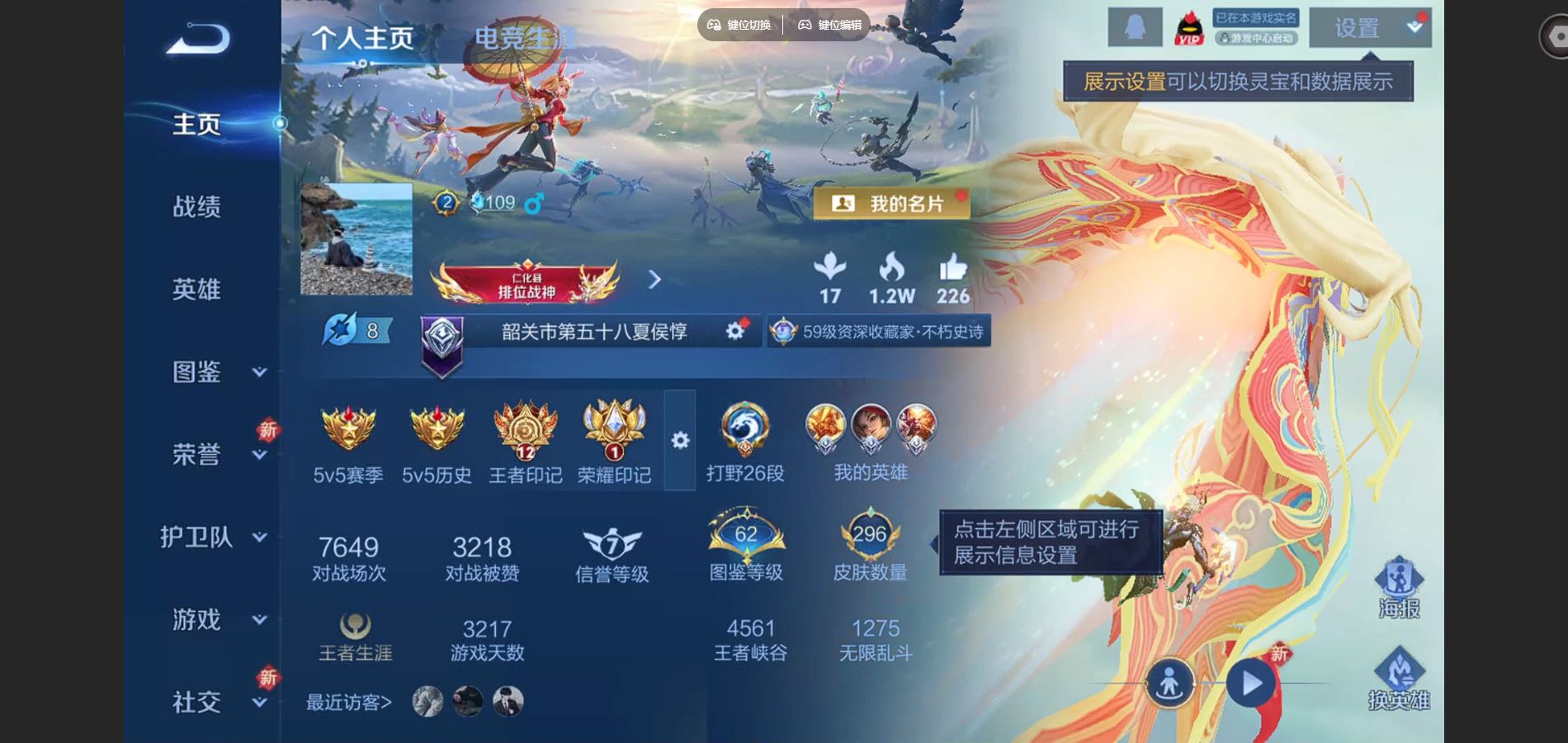Open the 设置 dropdown arrow
The image size is (1568, 743).
tap(1415, 26)
